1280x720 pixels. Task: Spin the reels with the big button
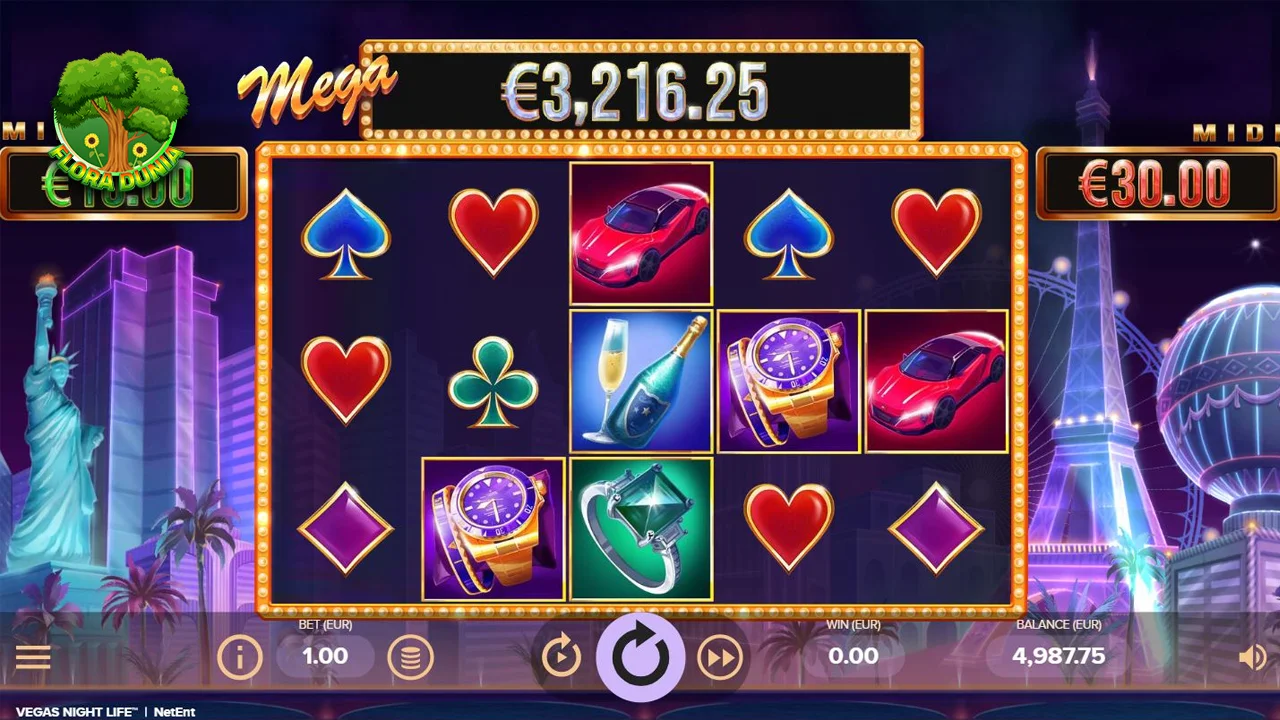click(640, 657)
